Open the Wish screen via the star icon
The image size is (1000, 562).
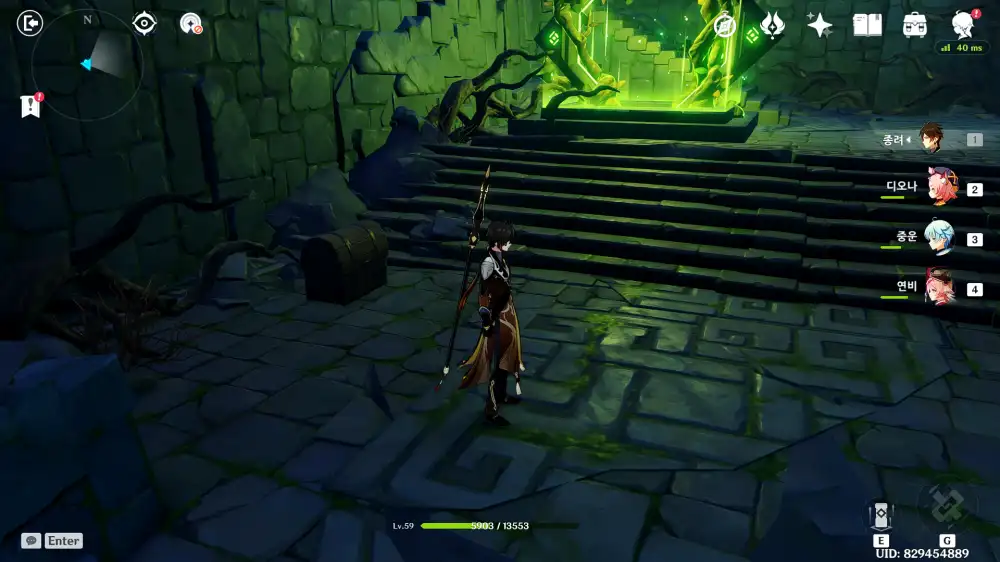tap(820, 26)
